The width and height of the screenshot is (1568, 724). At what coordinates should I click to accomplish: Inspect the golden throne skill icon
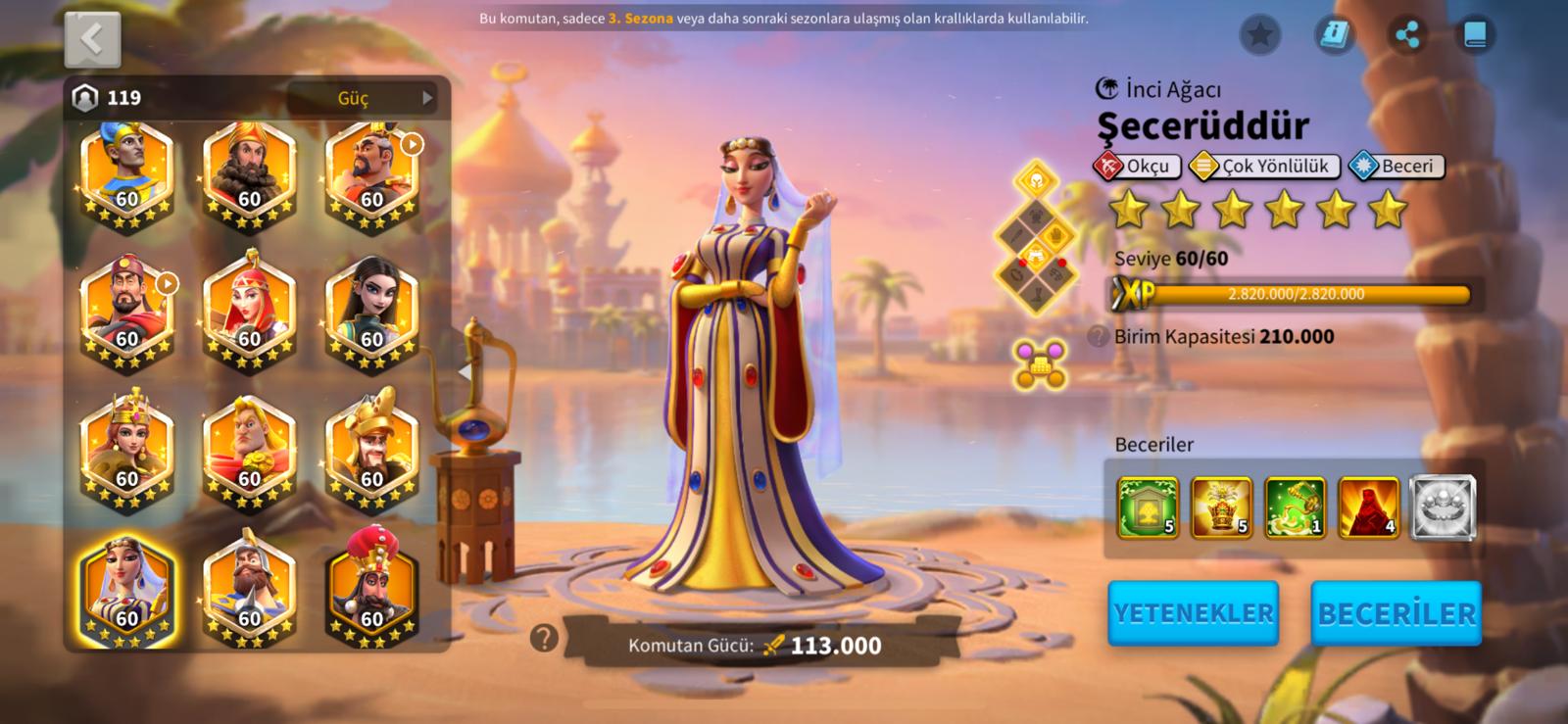click(x=1221, y=507)
